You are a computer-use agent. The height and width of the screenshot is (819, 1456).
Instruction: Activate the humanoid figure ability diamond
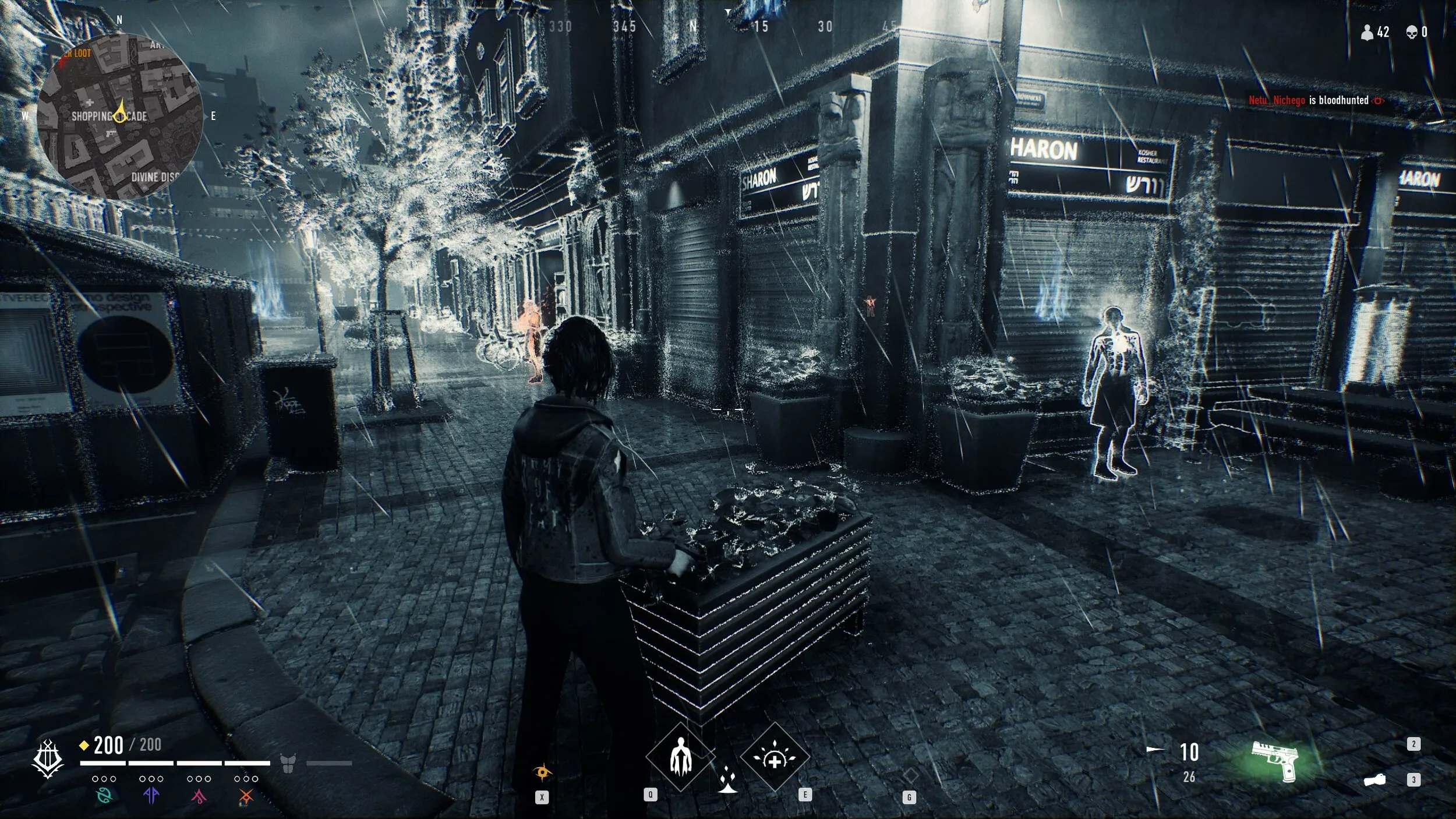pyautogui.click(x=679, y=757)
